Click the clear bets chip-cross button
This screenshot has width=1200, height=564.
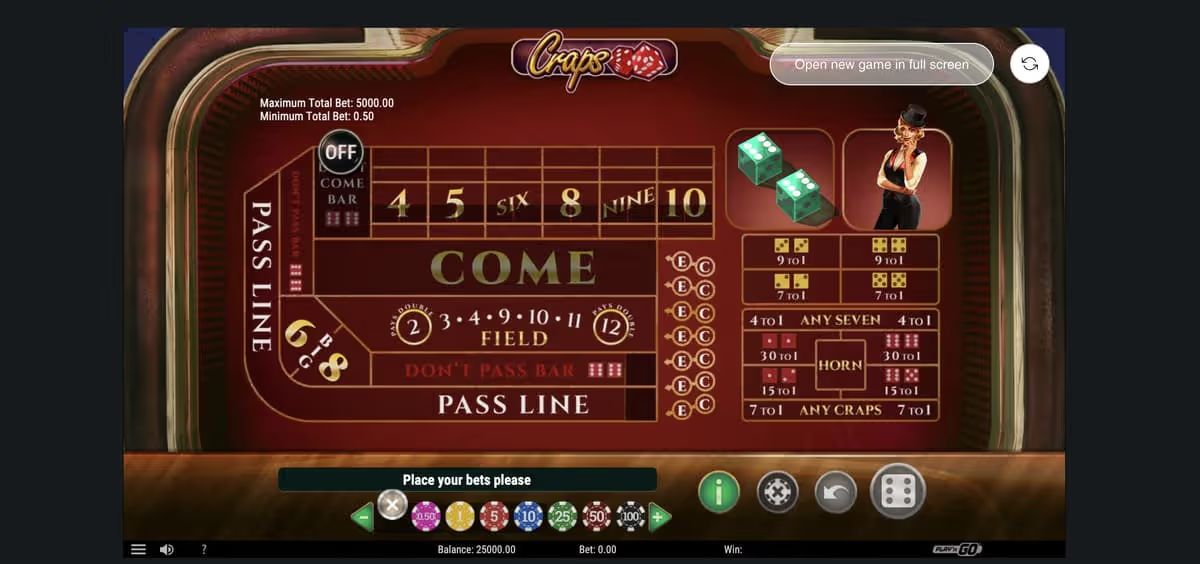pos(776,491)
